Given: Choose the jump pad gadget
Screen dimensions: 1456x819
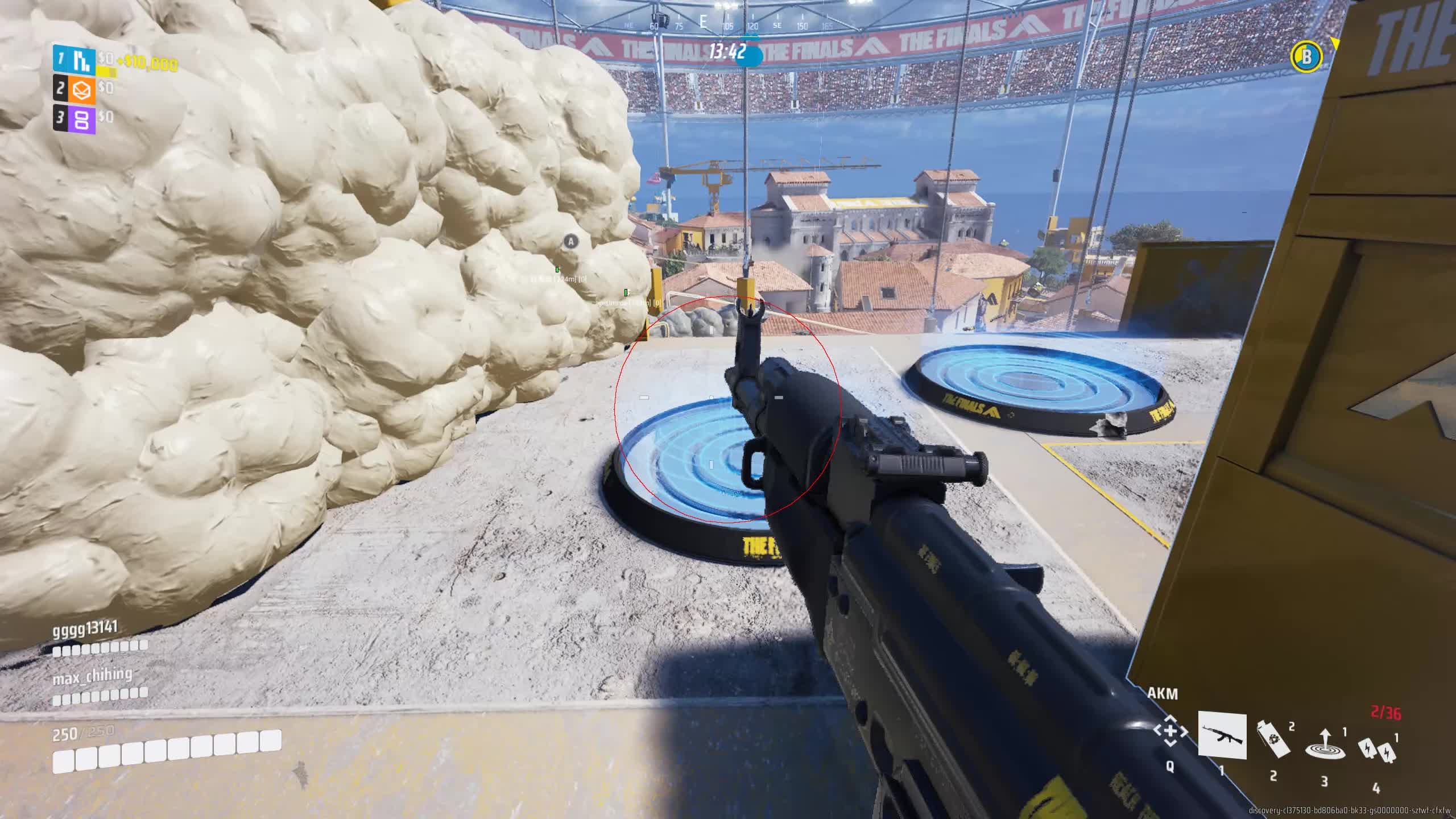Looking at the screenshot, I should click(1324, 743).
